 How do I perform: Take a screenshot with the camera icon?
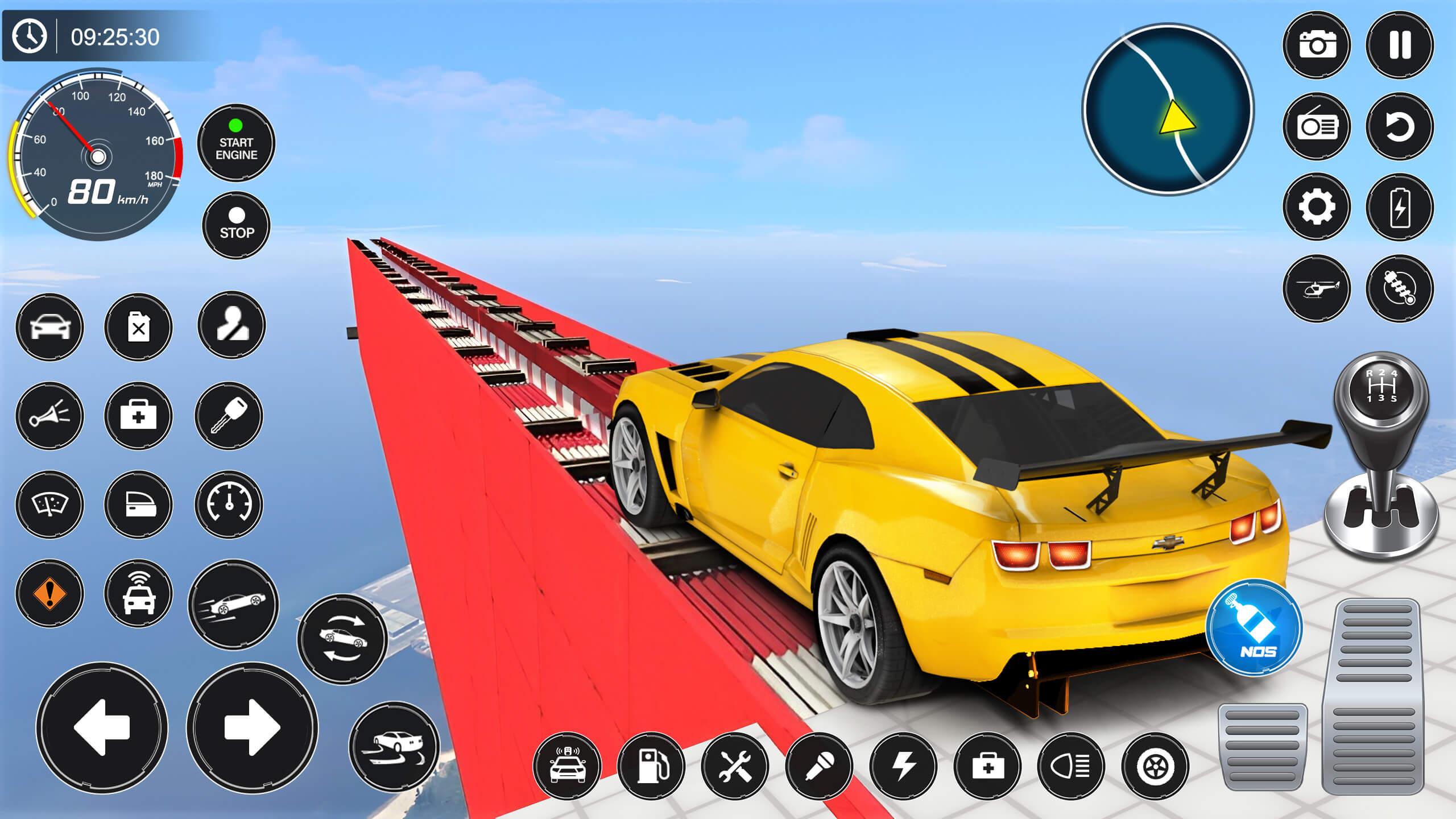coord(1317,45)
